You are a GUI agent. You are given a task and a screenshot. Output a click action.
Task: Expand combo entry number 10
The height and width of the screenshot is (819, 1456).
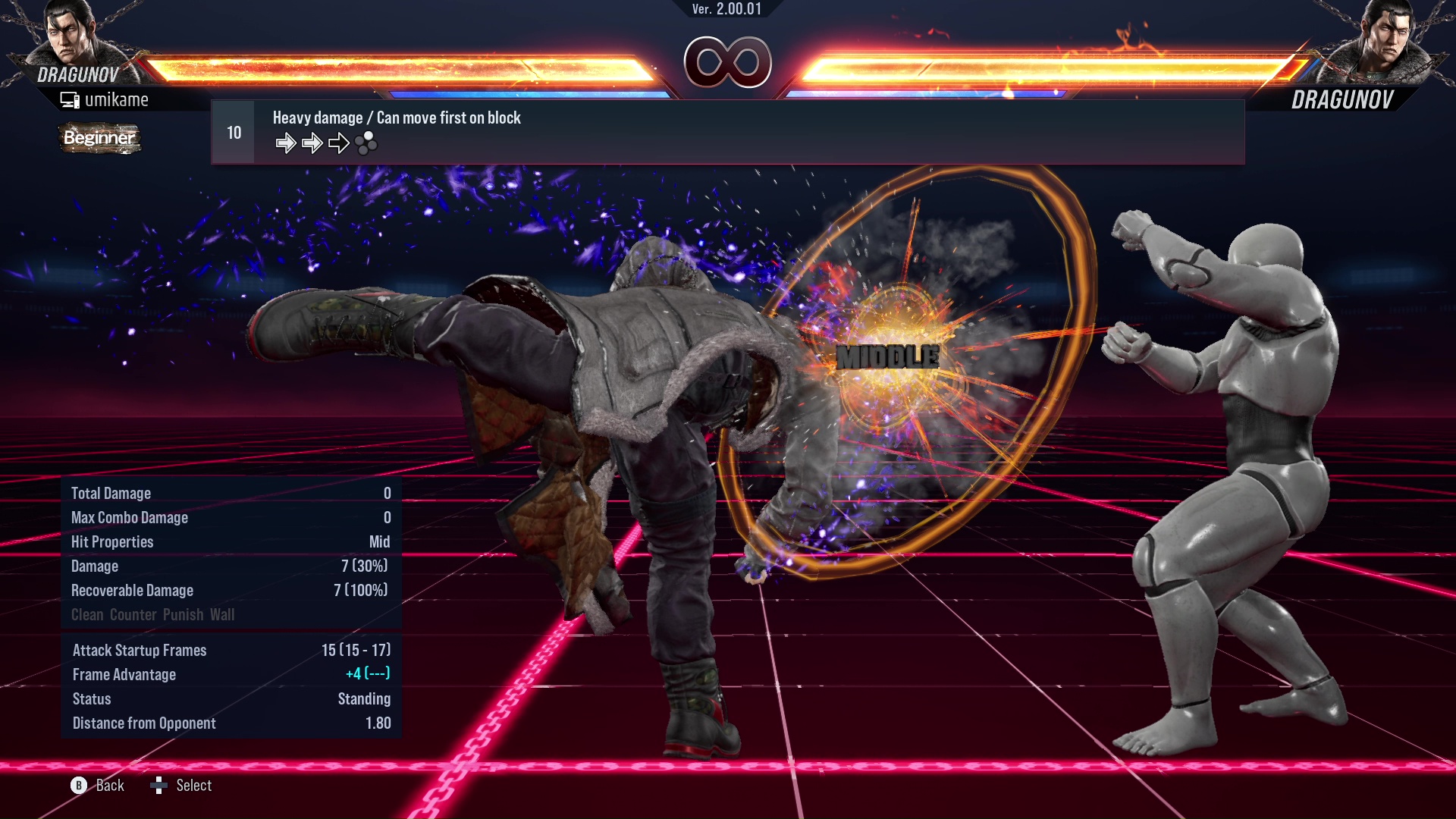[x=233, y=131]
